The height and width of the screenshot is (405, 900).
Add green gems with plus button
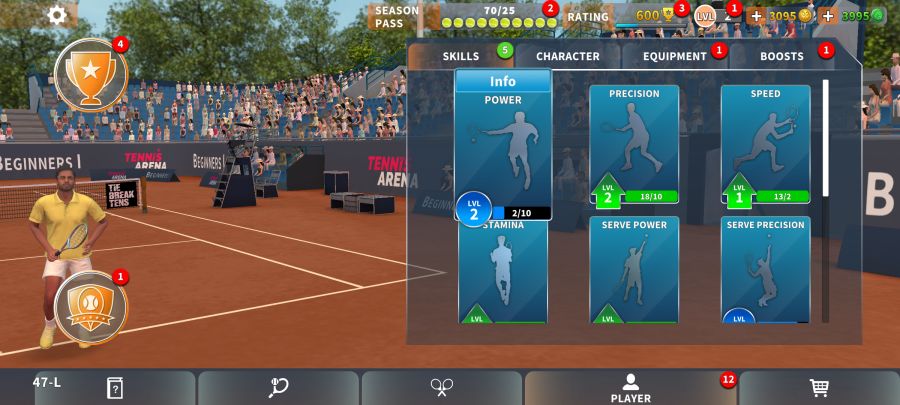click(828, 16)
